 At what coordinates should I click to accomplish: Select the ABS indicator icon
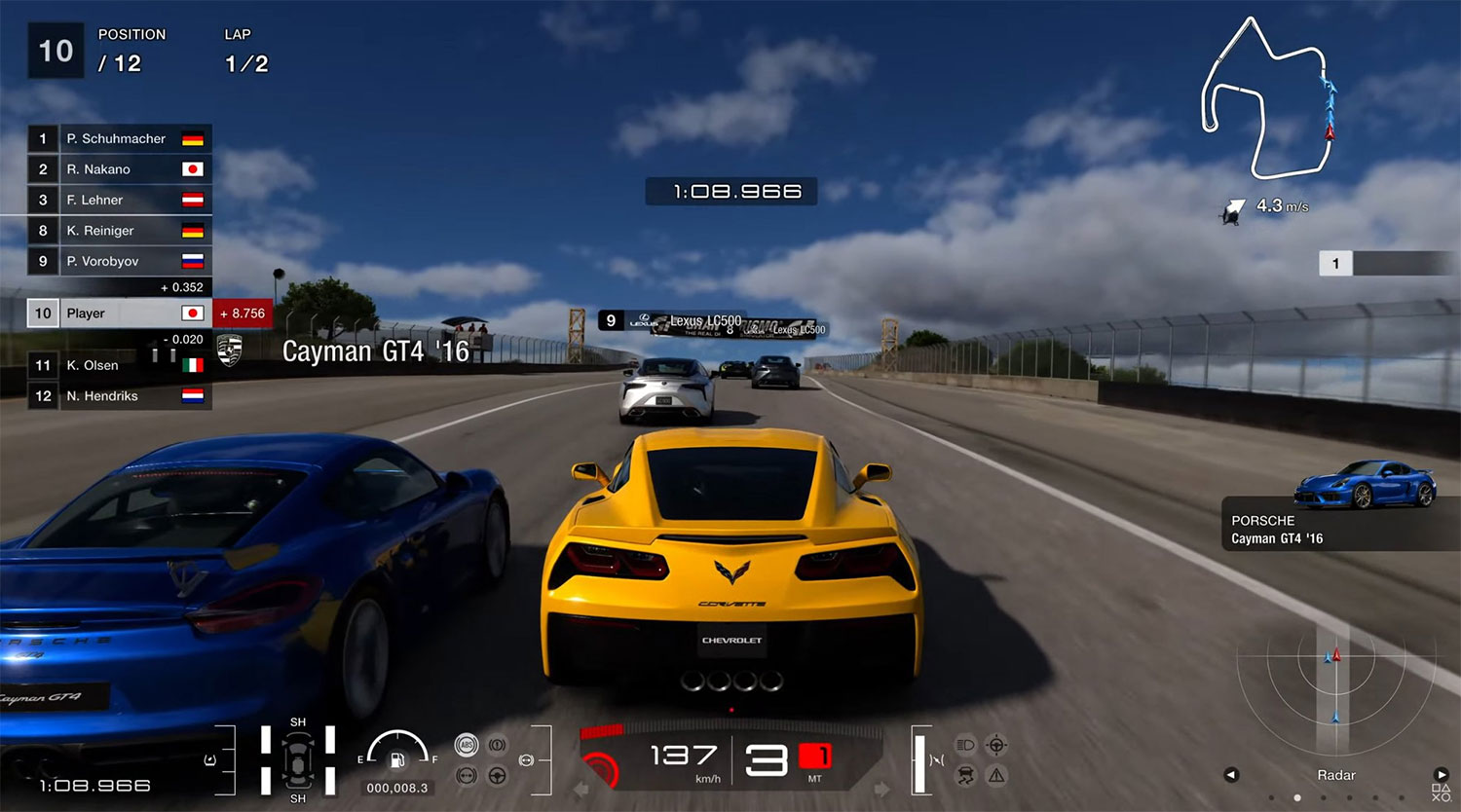pos(467,744)
